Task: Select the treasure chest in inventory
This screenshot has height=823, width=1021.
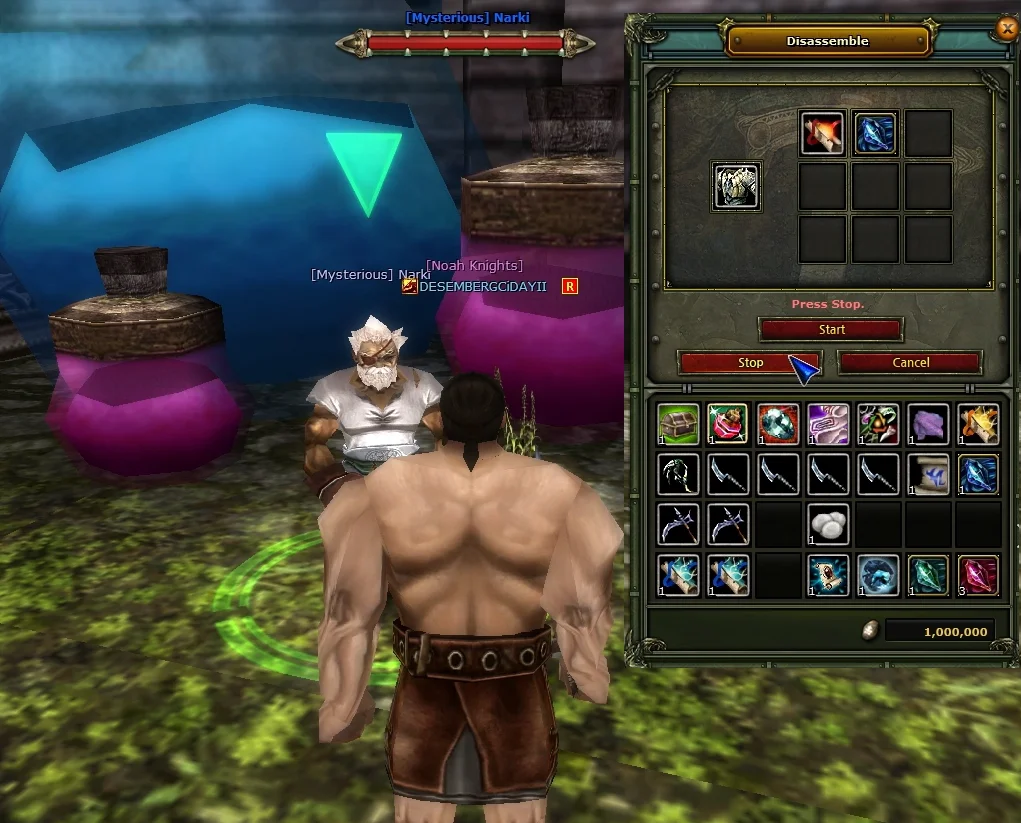Action: 679,425
